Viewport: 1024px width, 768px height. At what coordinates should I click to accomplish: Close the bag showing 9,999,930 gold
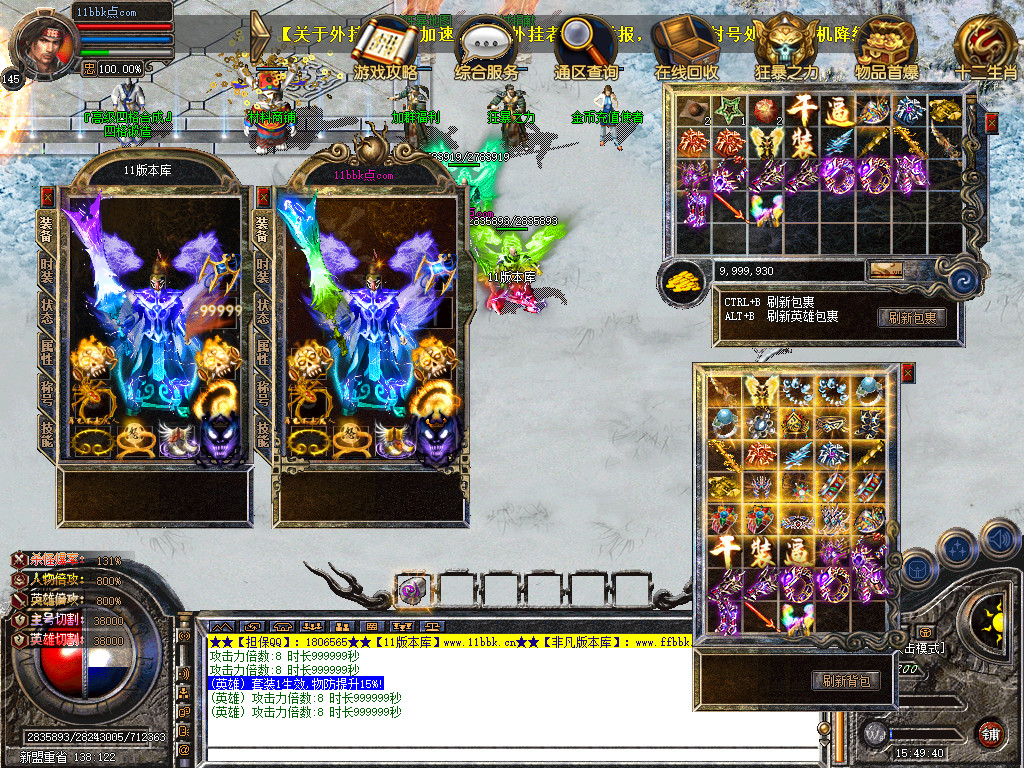pos(991,123)
